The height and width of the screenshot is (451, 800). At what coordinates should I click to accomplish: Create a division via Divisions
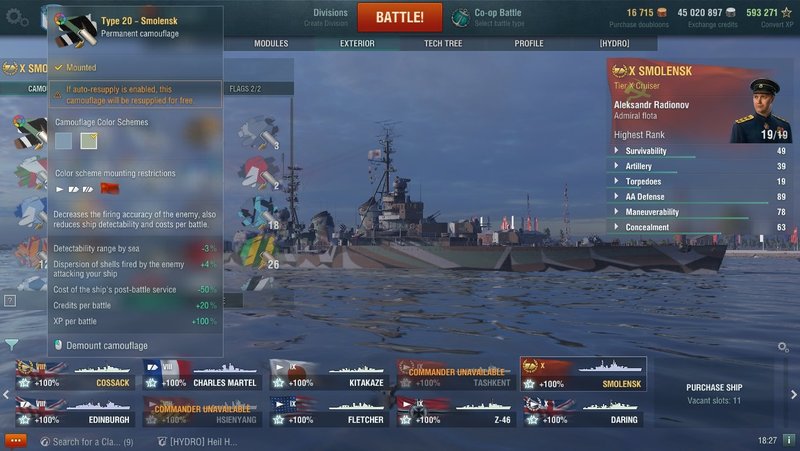click(x=330, y=17)
